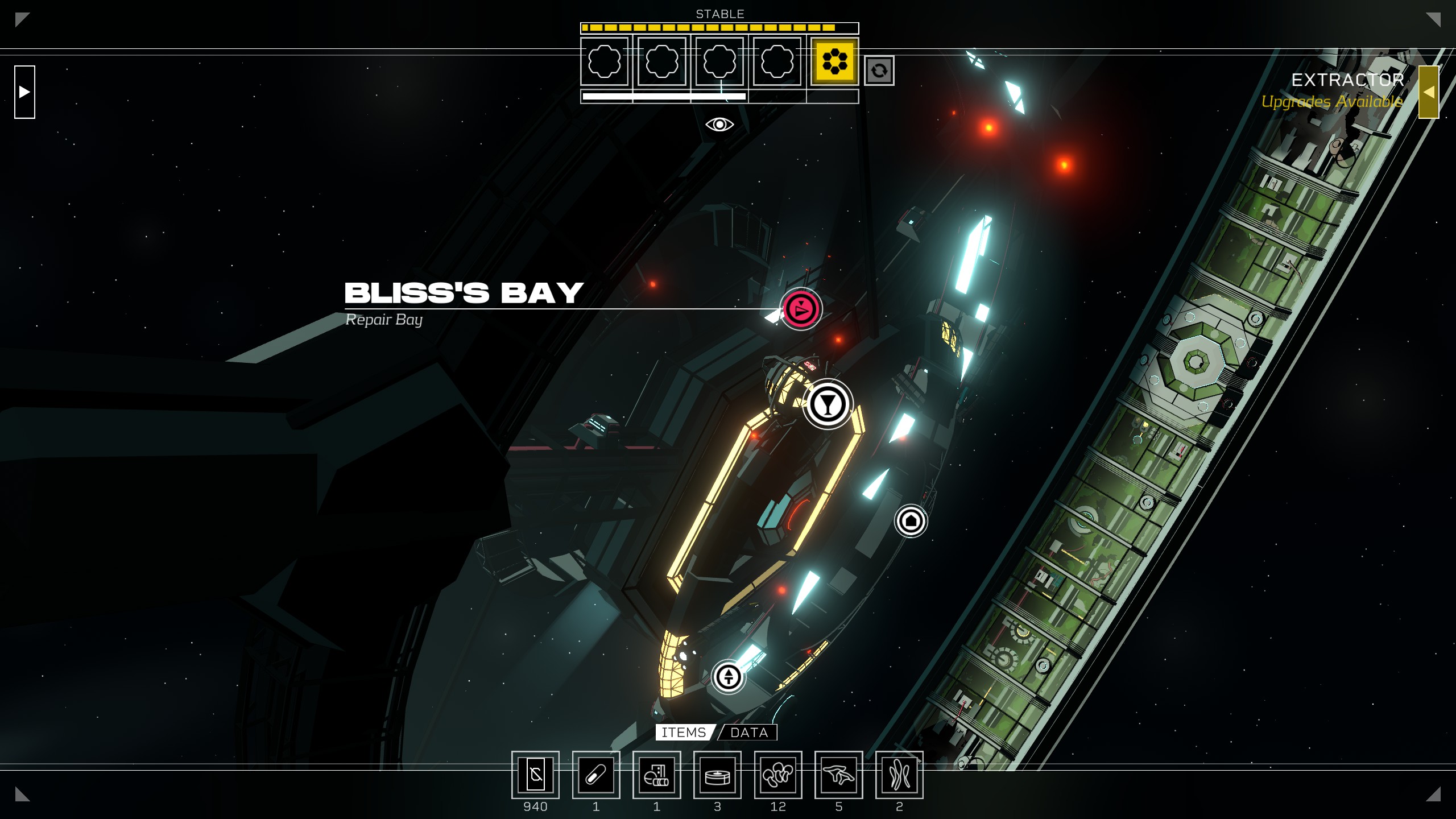This screenshot has width=1456, height=819.
Task: Select the wavy strands item slot
Action: (x=899, y=775)
